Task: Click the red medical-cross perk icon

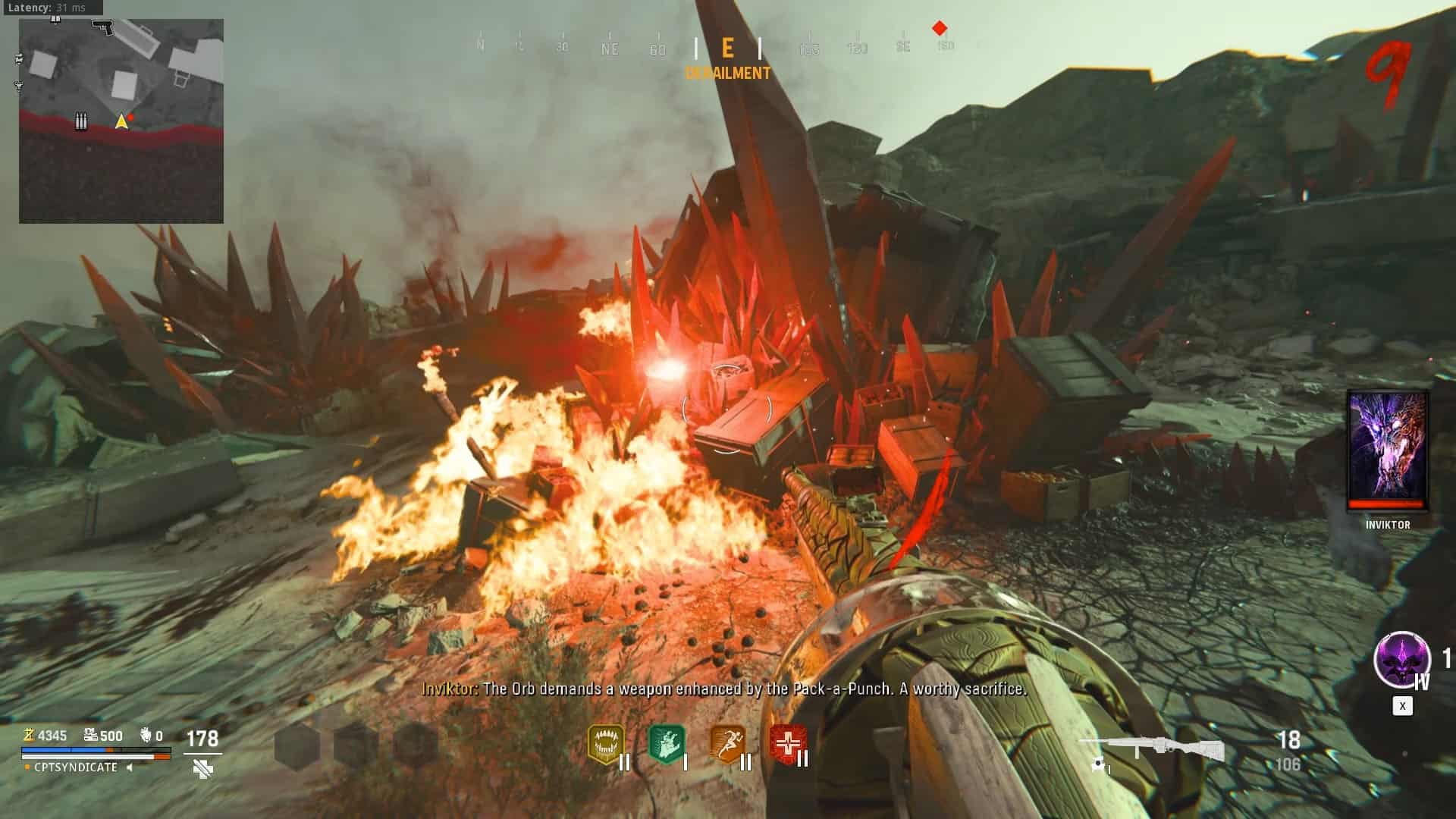Action: [787, 744]
